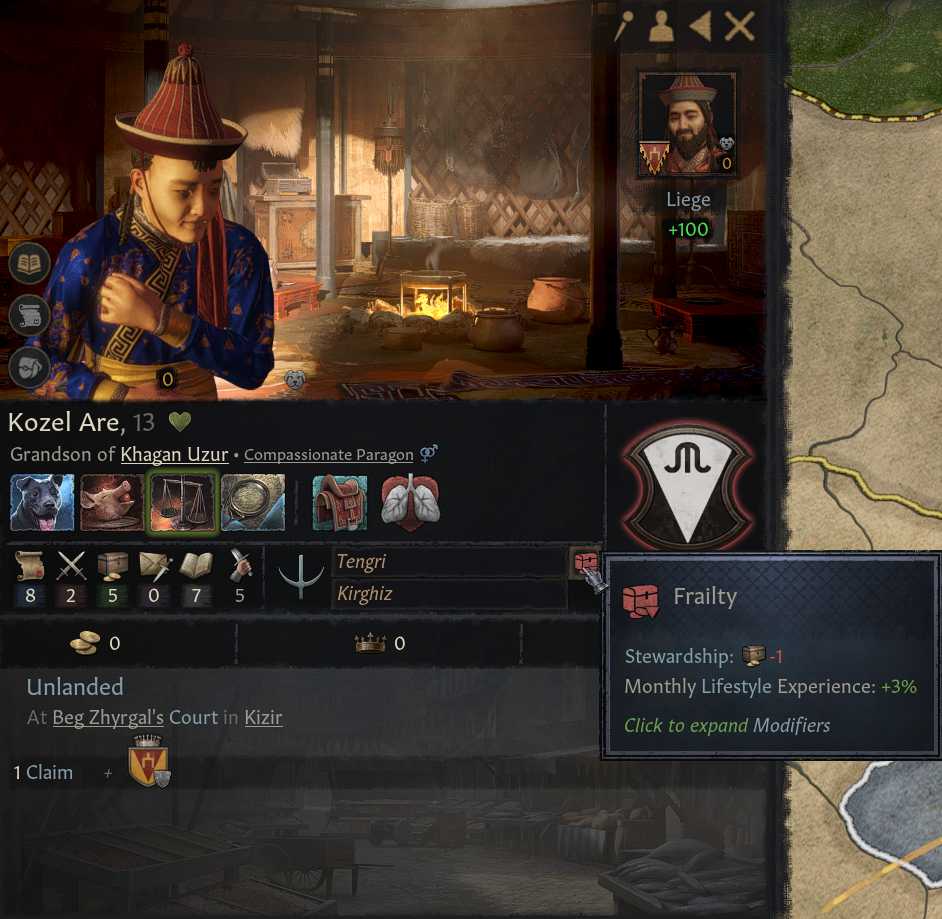Open the book icon beside the portrait
942x919 pixels.
(x=29, y=265)
